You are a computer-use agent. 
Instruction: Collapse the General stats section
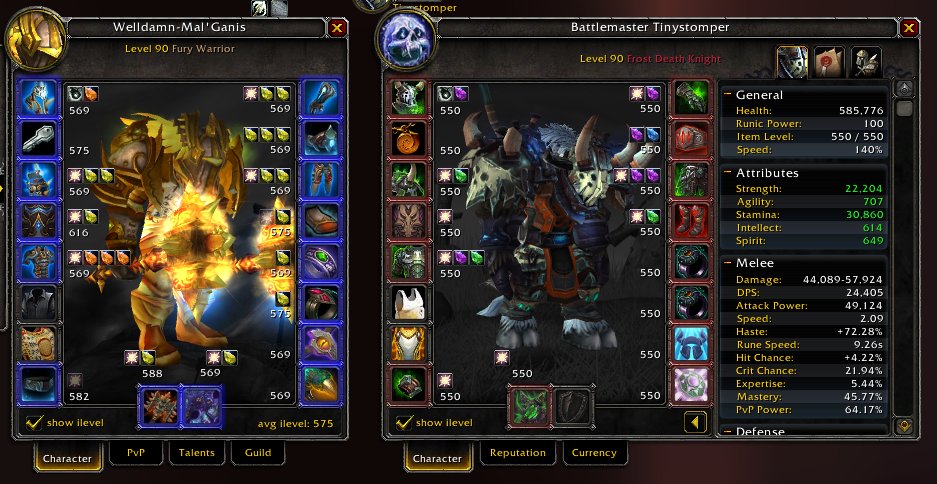click(727, 95)
